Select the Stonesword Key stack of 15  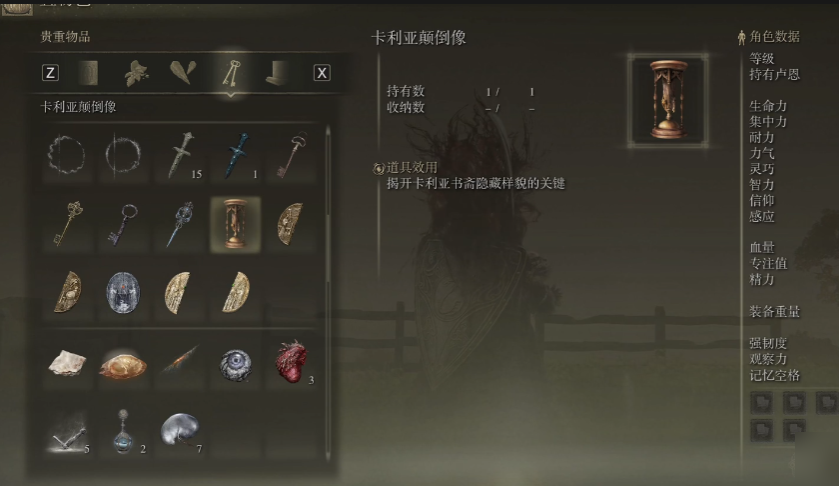click(x=181, y=155)
